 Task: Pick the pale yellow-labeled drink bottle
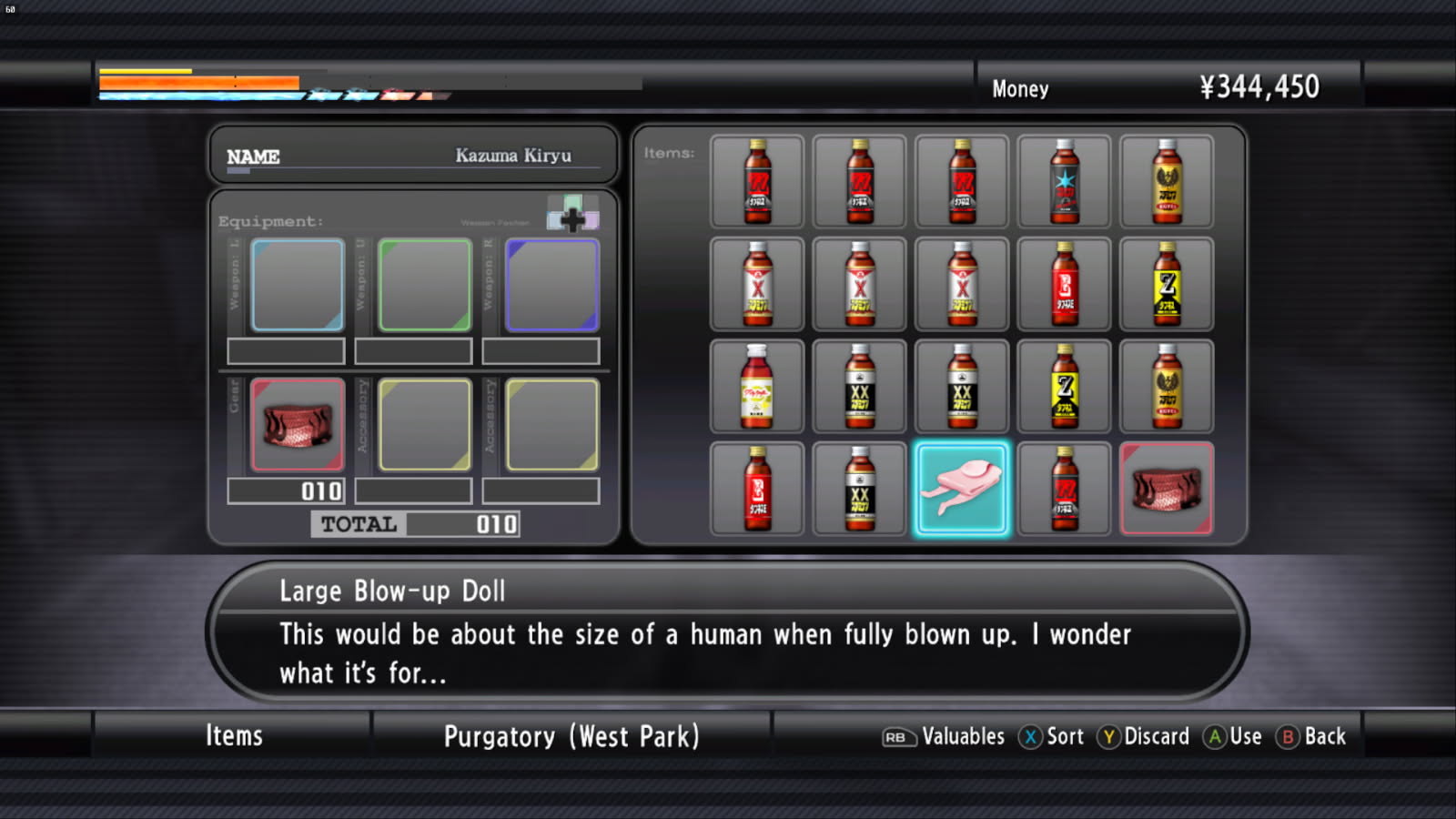[757, 386]
